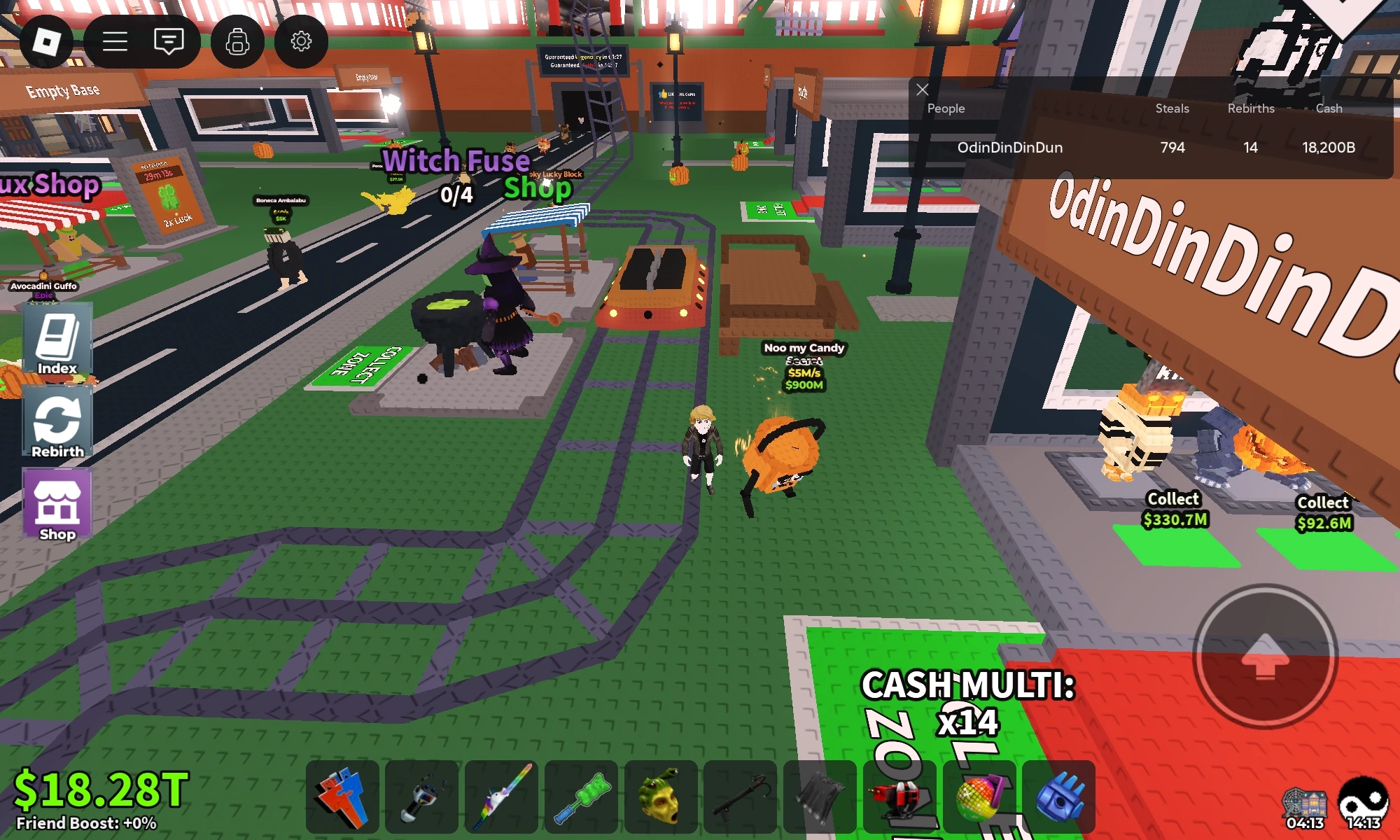Open Roblox settings
Screen dimensions: 1400x840
[x=302, y=42]
